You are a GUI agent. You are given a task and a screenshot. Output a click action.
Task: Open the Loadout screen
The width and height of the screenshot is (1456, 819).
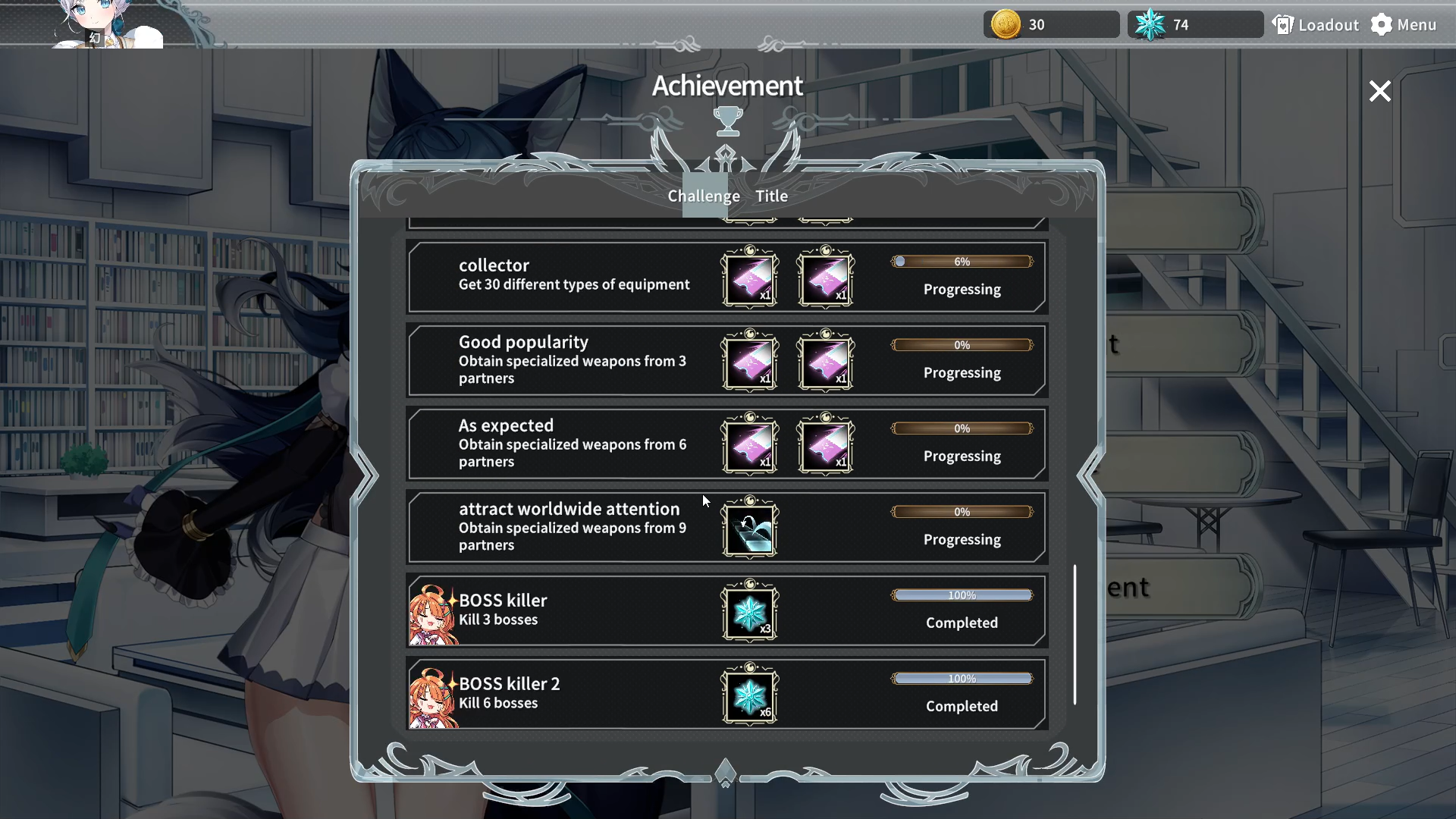coord(1316,24)
